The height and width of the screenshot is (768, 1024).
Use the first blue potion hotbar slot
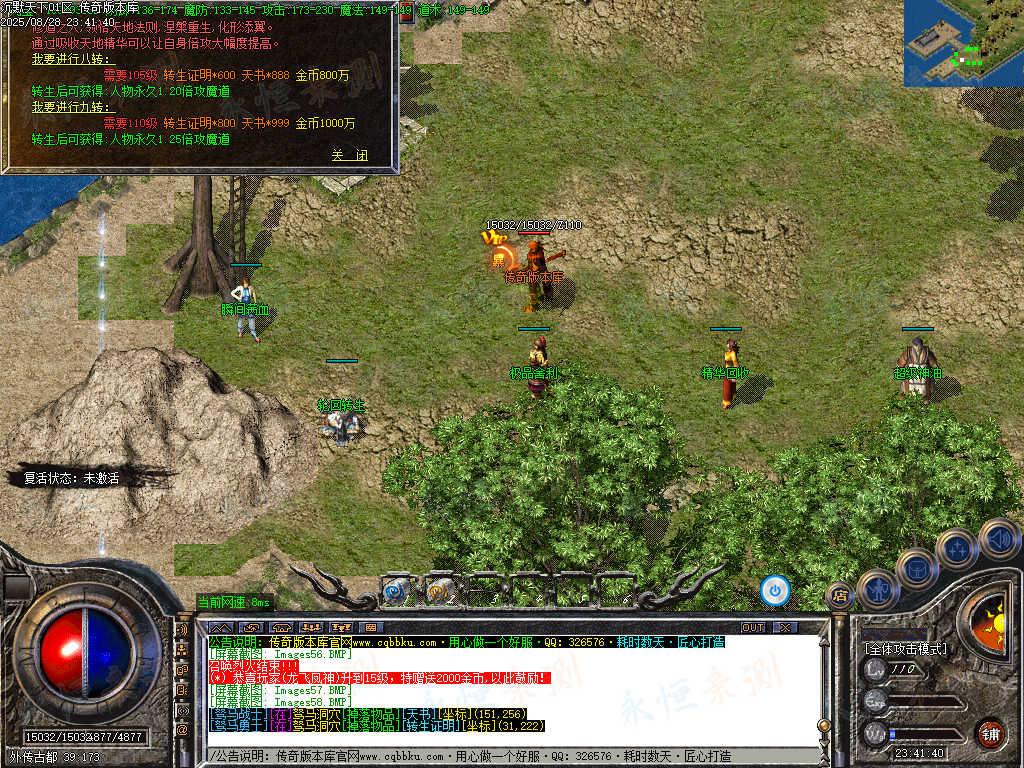pos(397,590)
